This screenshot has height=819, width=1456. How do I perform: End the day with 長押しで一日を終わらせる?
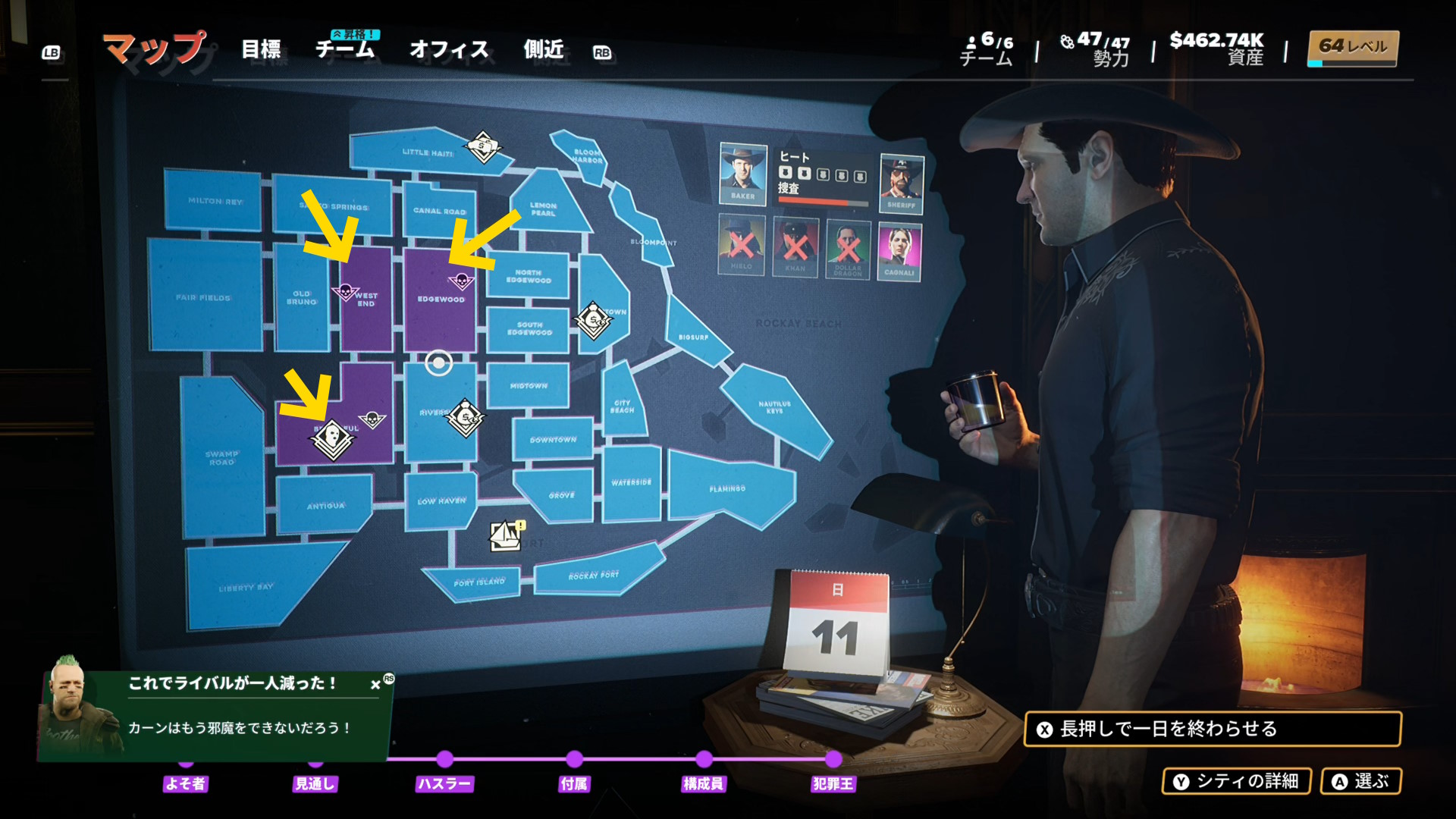tap(1212, 729)
